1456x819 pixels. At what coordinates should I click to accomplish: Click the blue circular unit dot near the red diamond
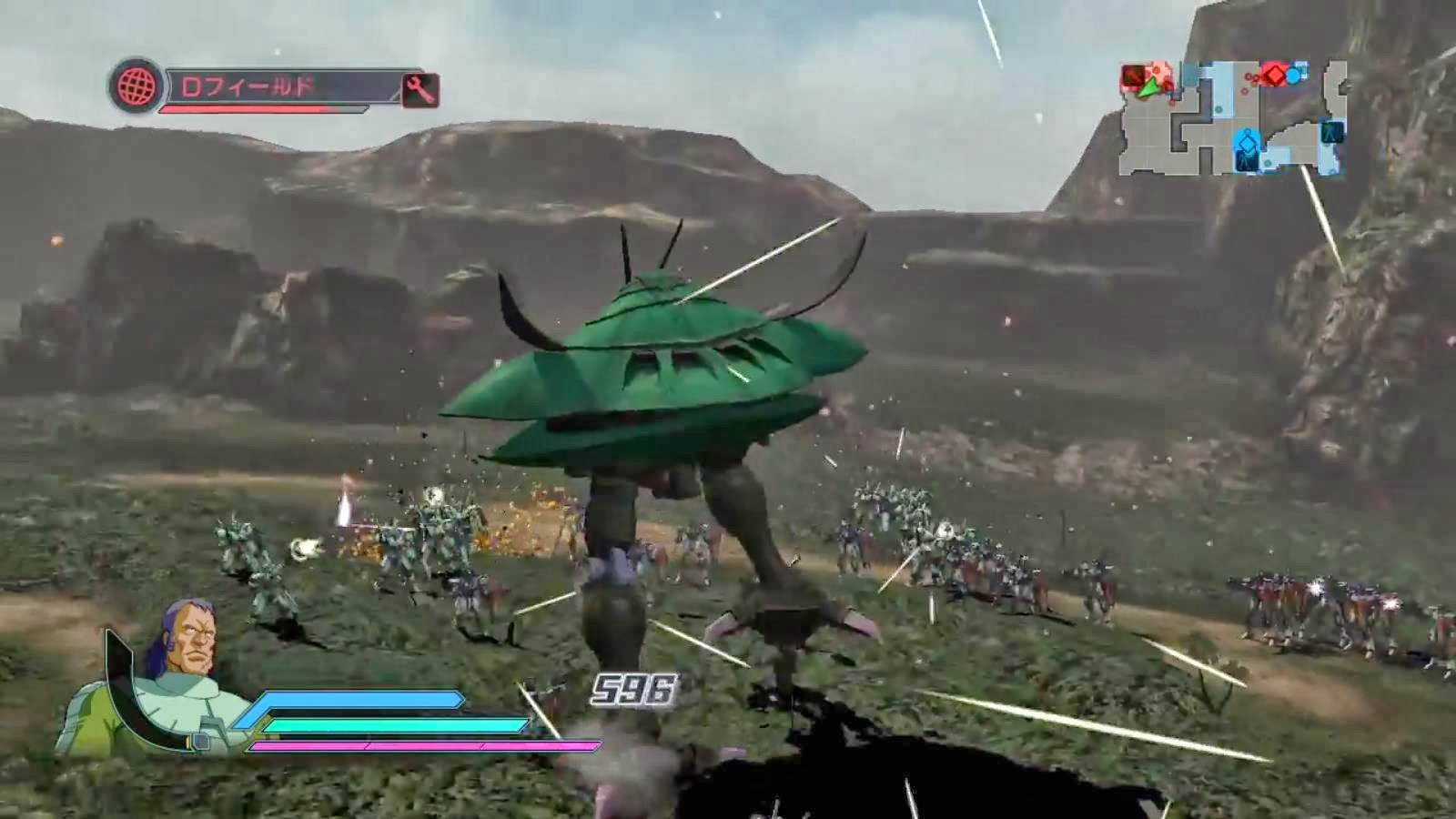(x=1292, y=76)
